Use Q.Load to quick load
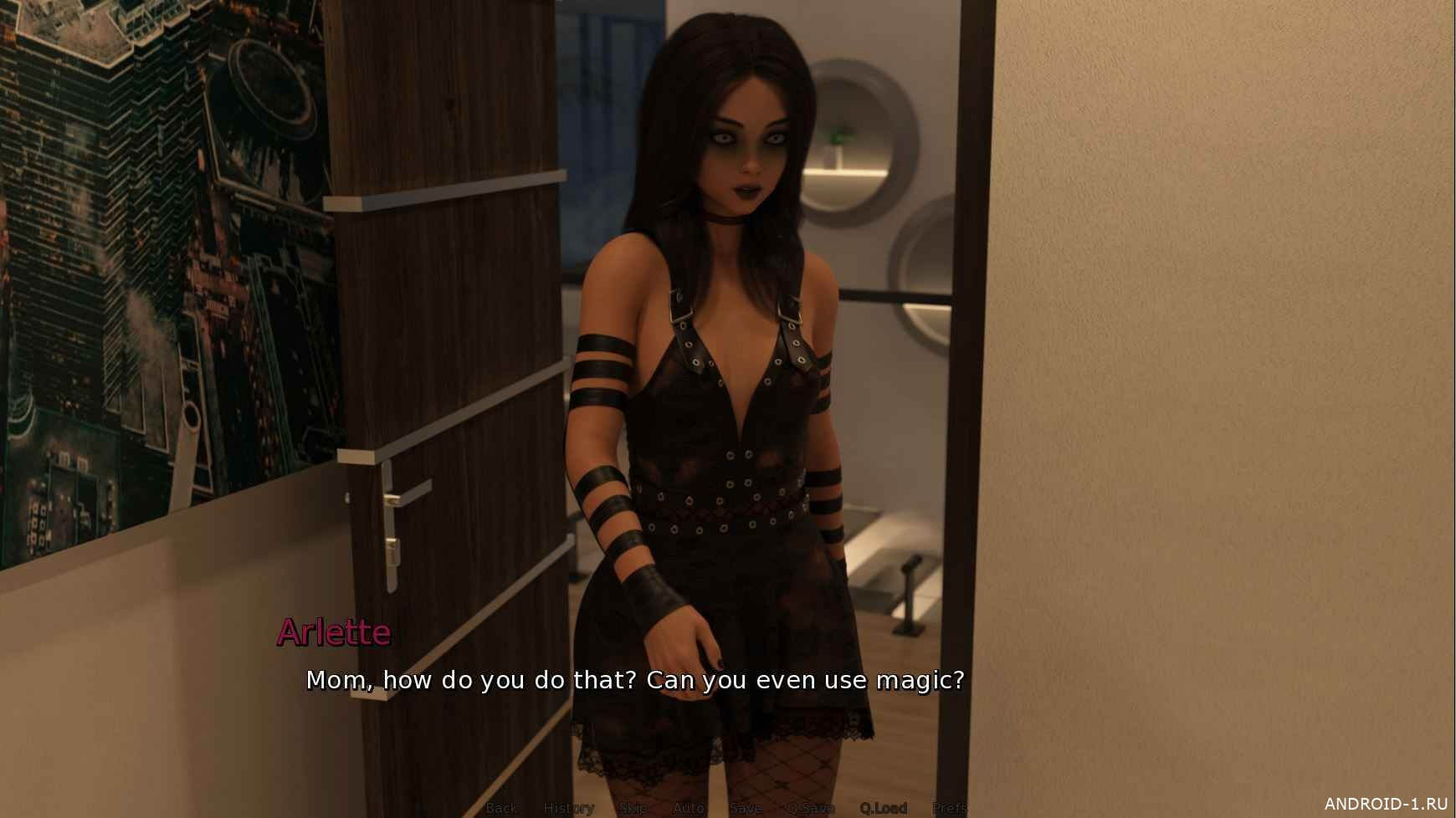This screenshot has height=818, width=1456. point(883,808)
